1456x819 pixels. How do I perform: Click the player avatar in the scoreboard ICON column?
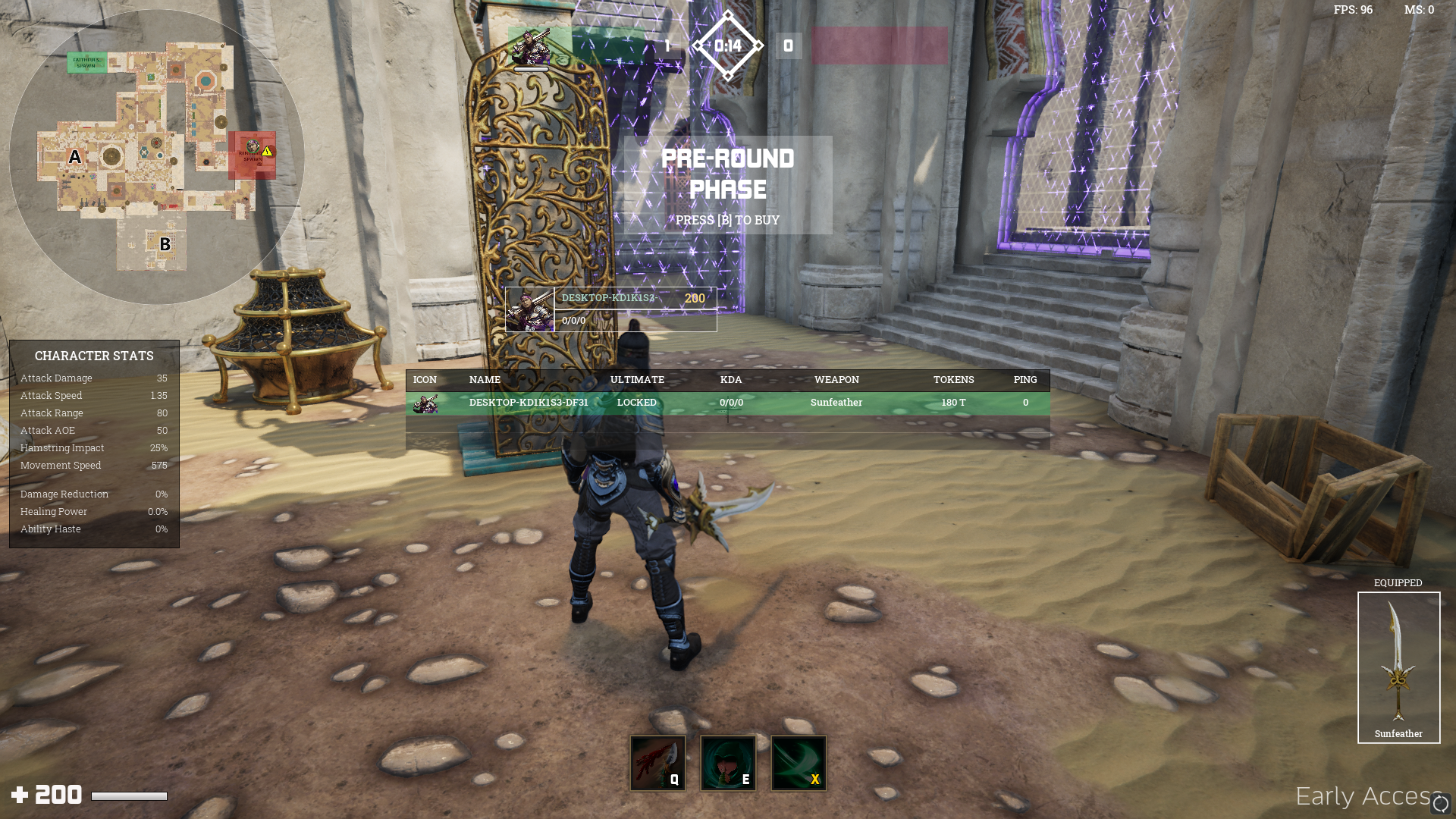click(426, 404)
